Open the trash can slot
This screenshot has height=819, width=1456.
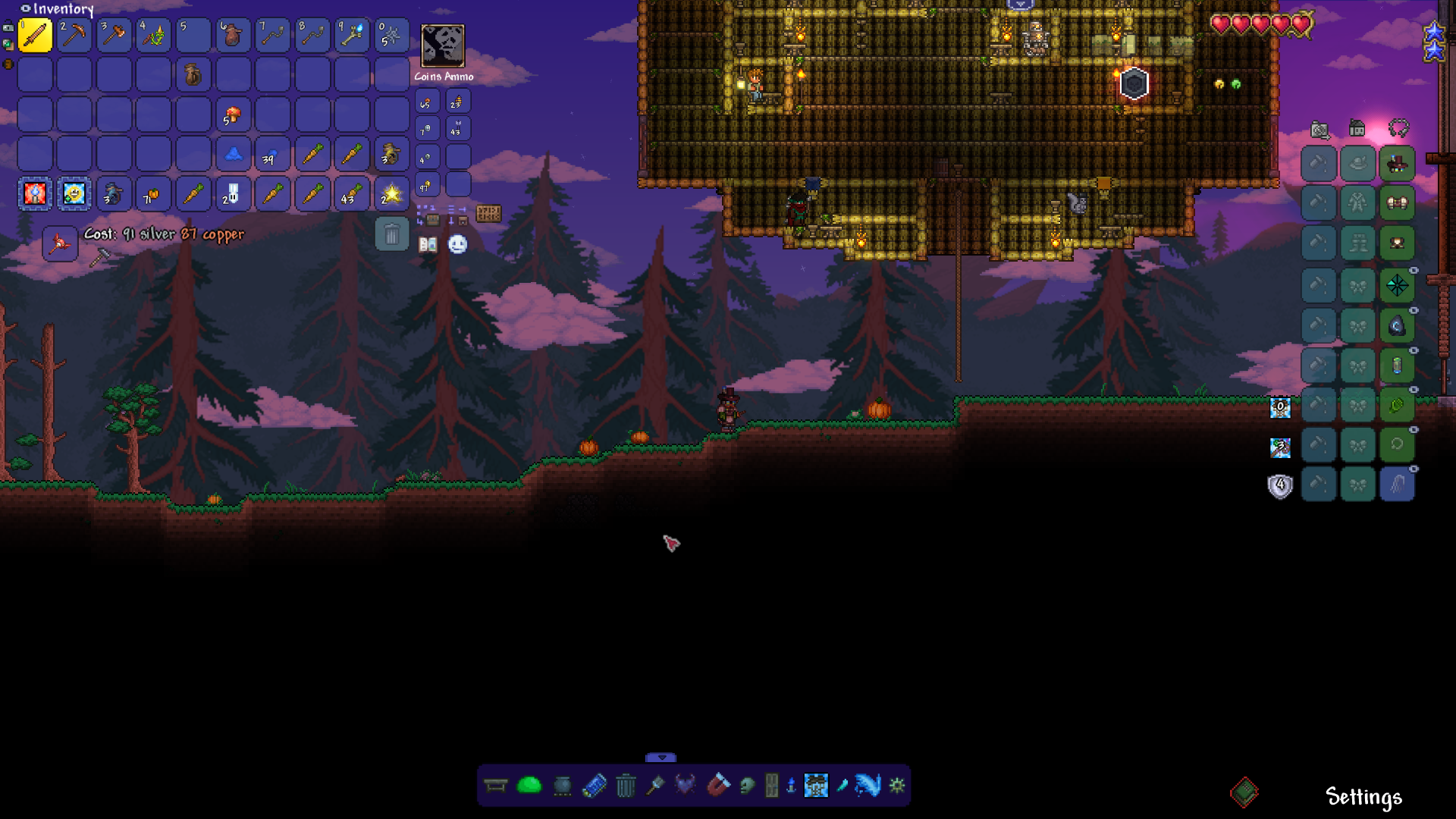pos(391,234)
